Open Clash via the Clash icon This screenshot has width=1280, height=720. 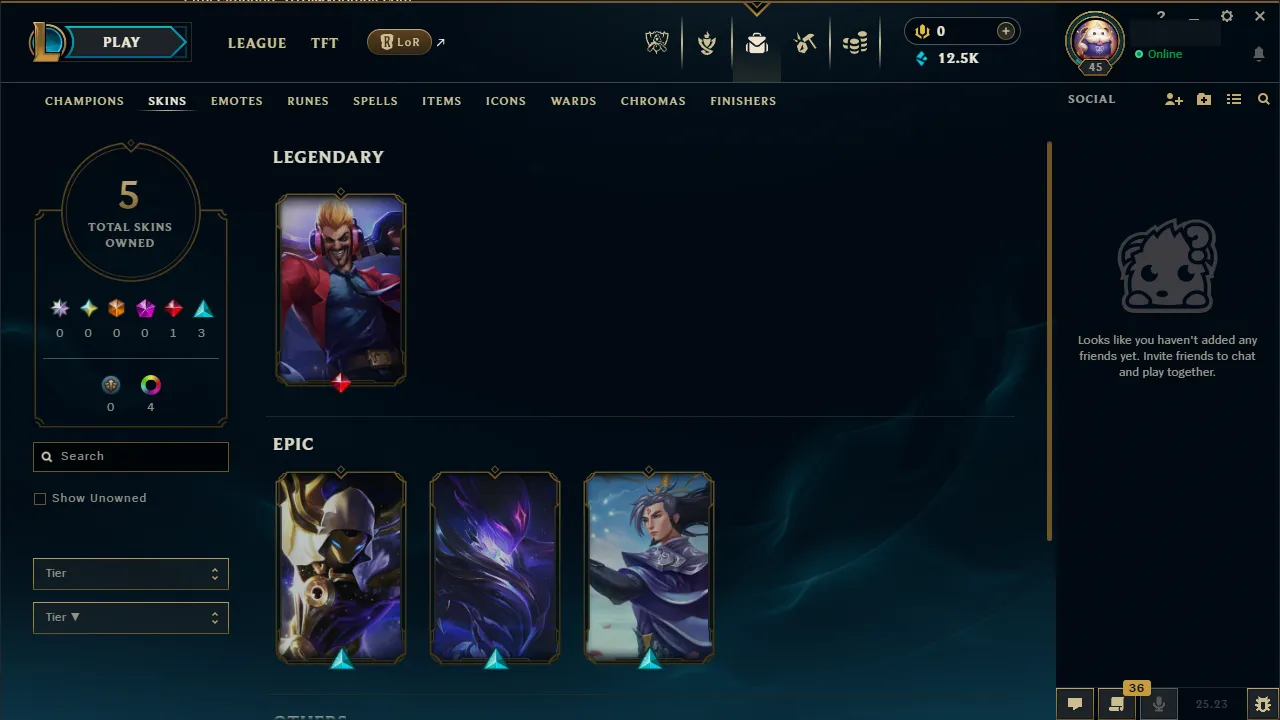pyautogui.click(x=707, y=42)
